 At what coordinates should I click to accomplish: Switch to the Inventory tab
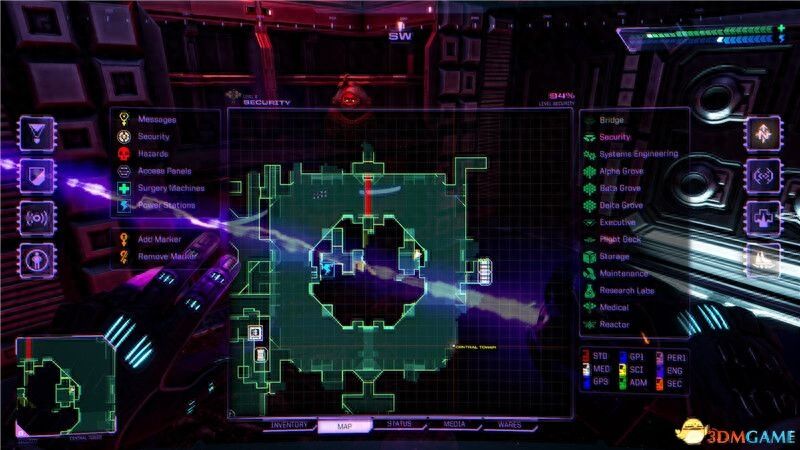pos(288,425)
